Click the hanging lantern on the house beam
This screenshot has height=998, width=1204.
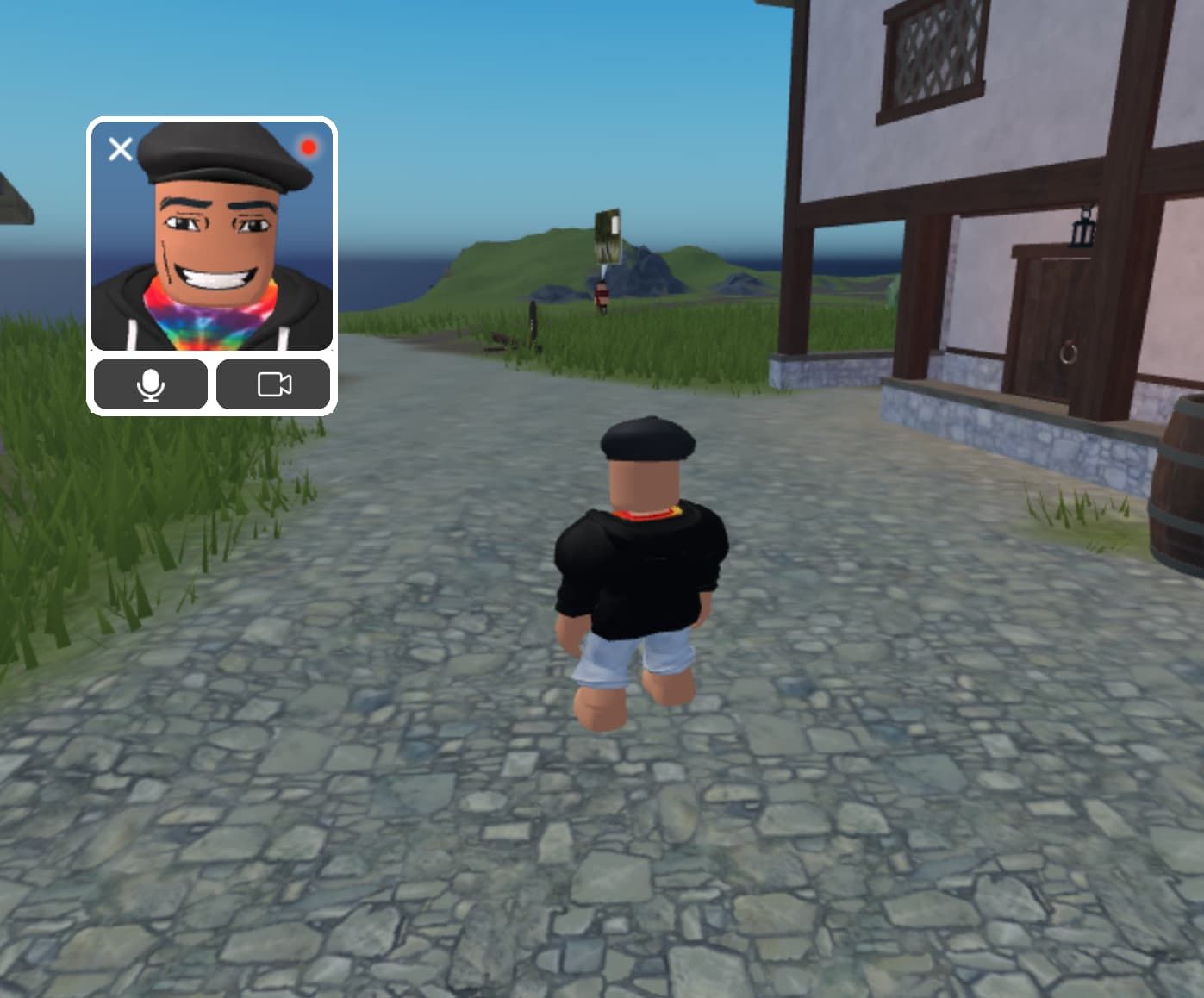pos(1082,228)
